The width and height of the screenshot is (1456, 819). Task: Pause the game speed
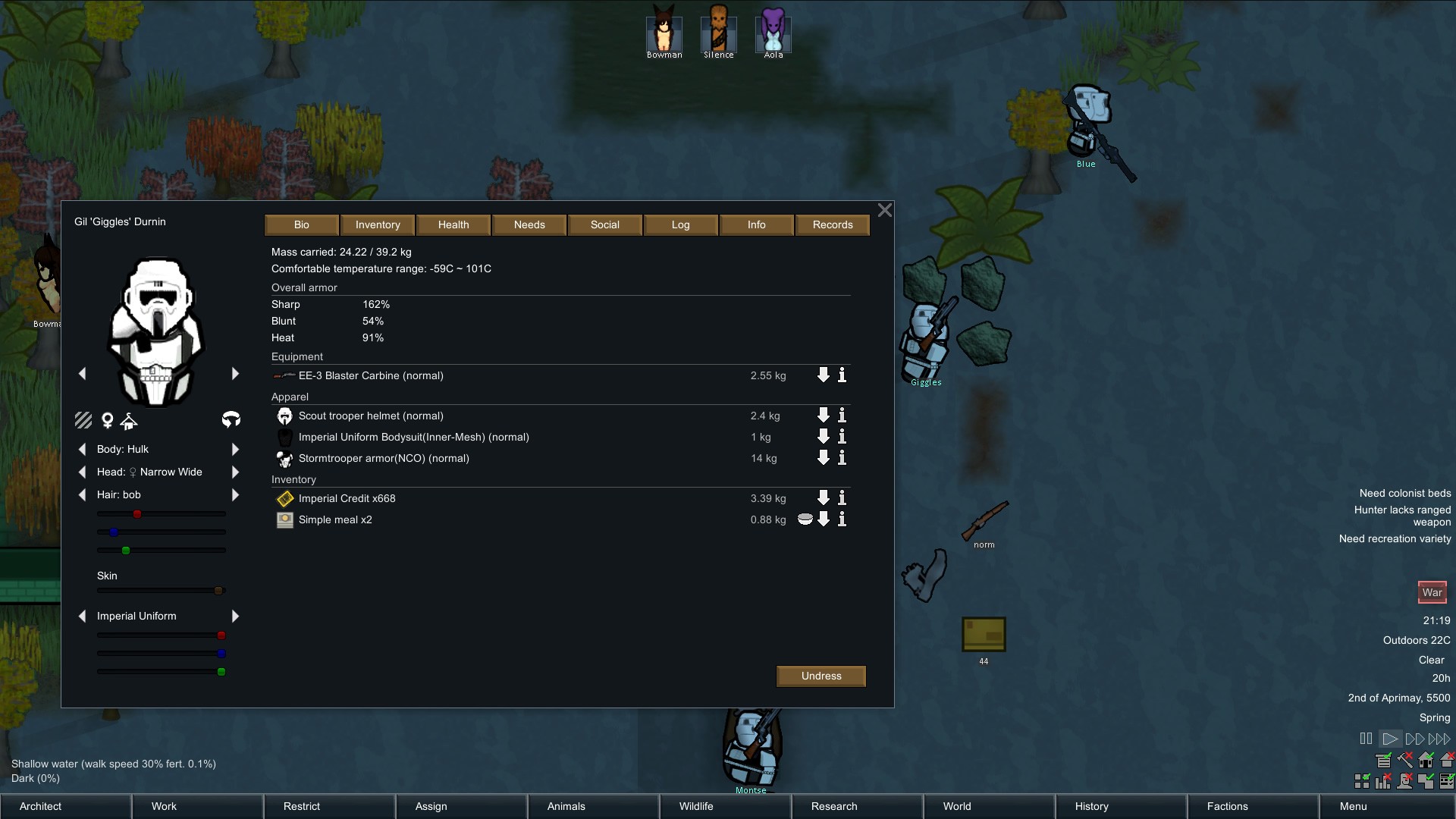[1366, 739]
